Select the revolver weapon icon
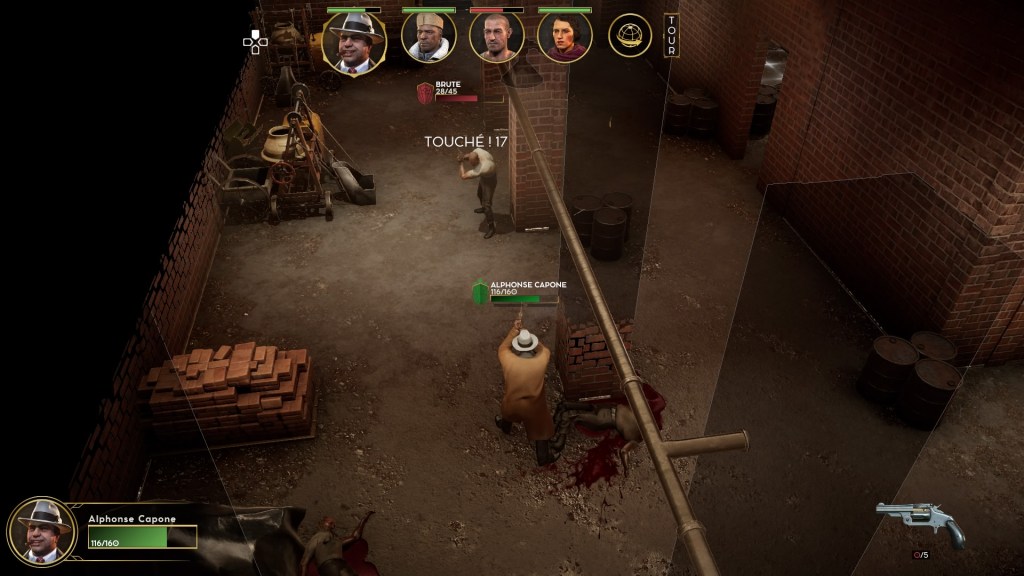The width and height of the screenshot is (1024, 576). tap(920, 521)
